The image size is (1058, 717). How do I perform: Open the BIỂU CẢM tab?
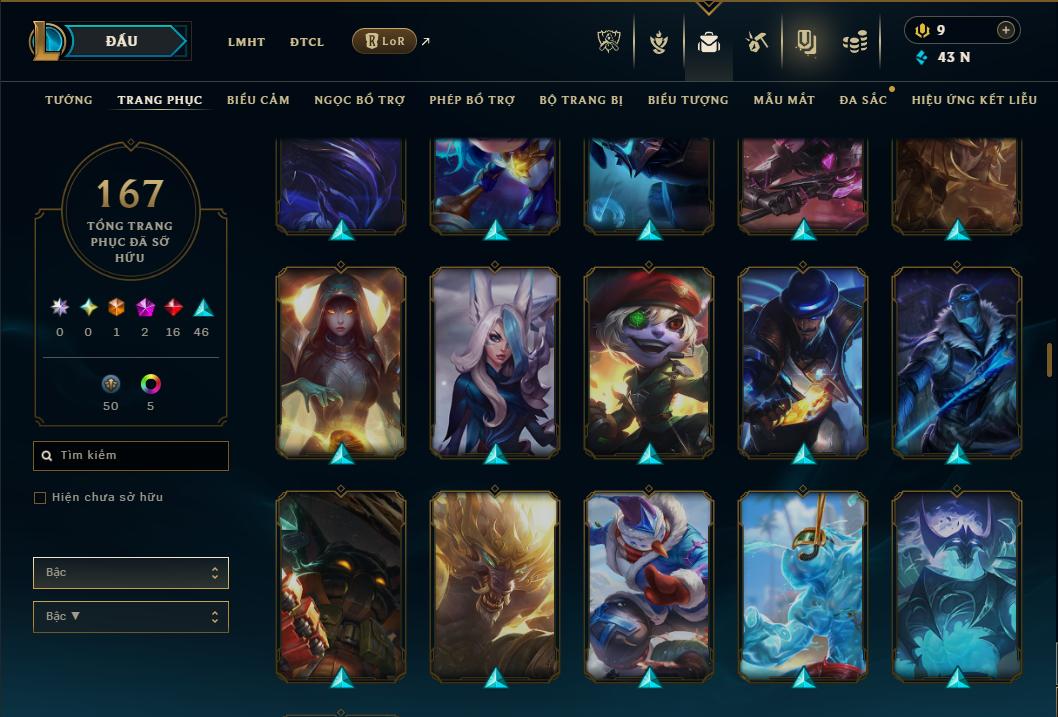coord(258,100)
